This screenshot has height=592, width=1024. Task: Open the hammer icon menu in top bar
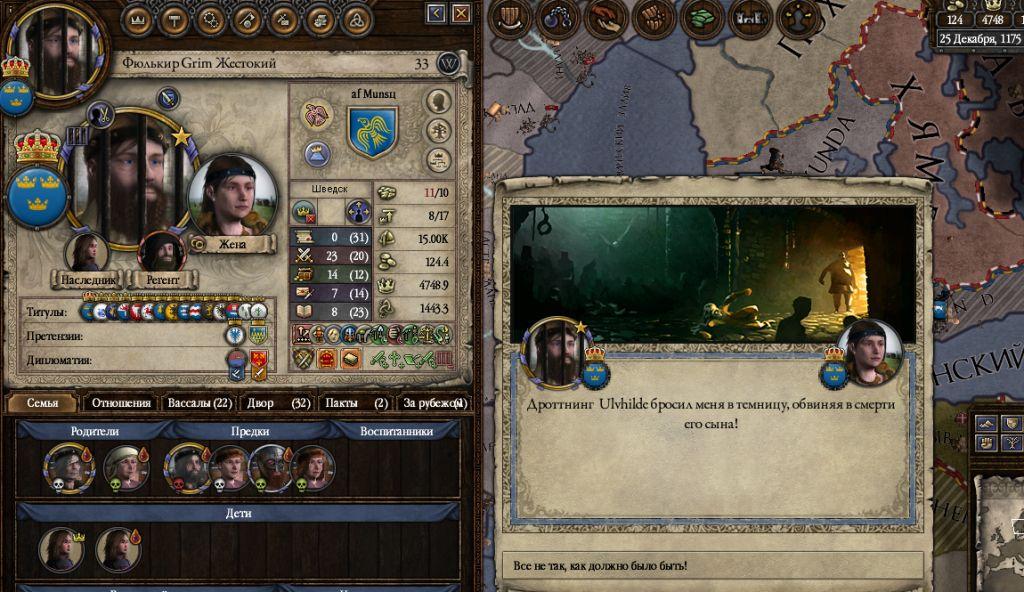click(176, 17)
